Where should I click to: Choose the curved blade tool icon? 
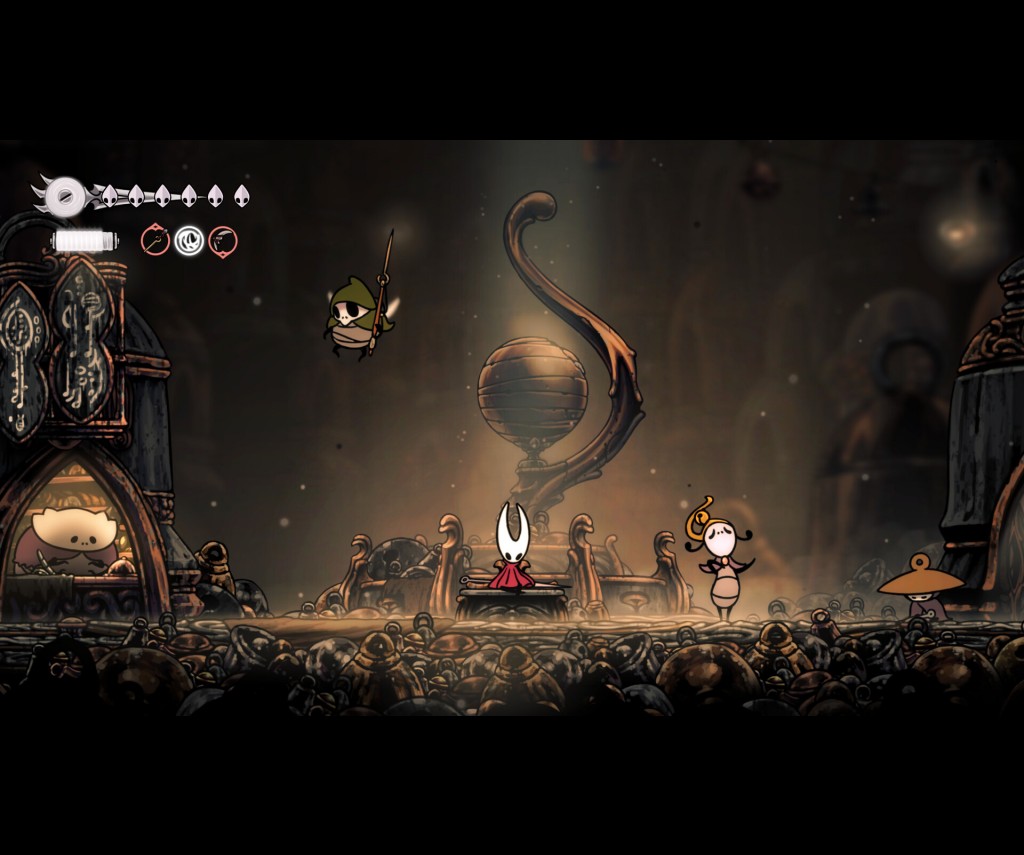(x=223, y=241)
